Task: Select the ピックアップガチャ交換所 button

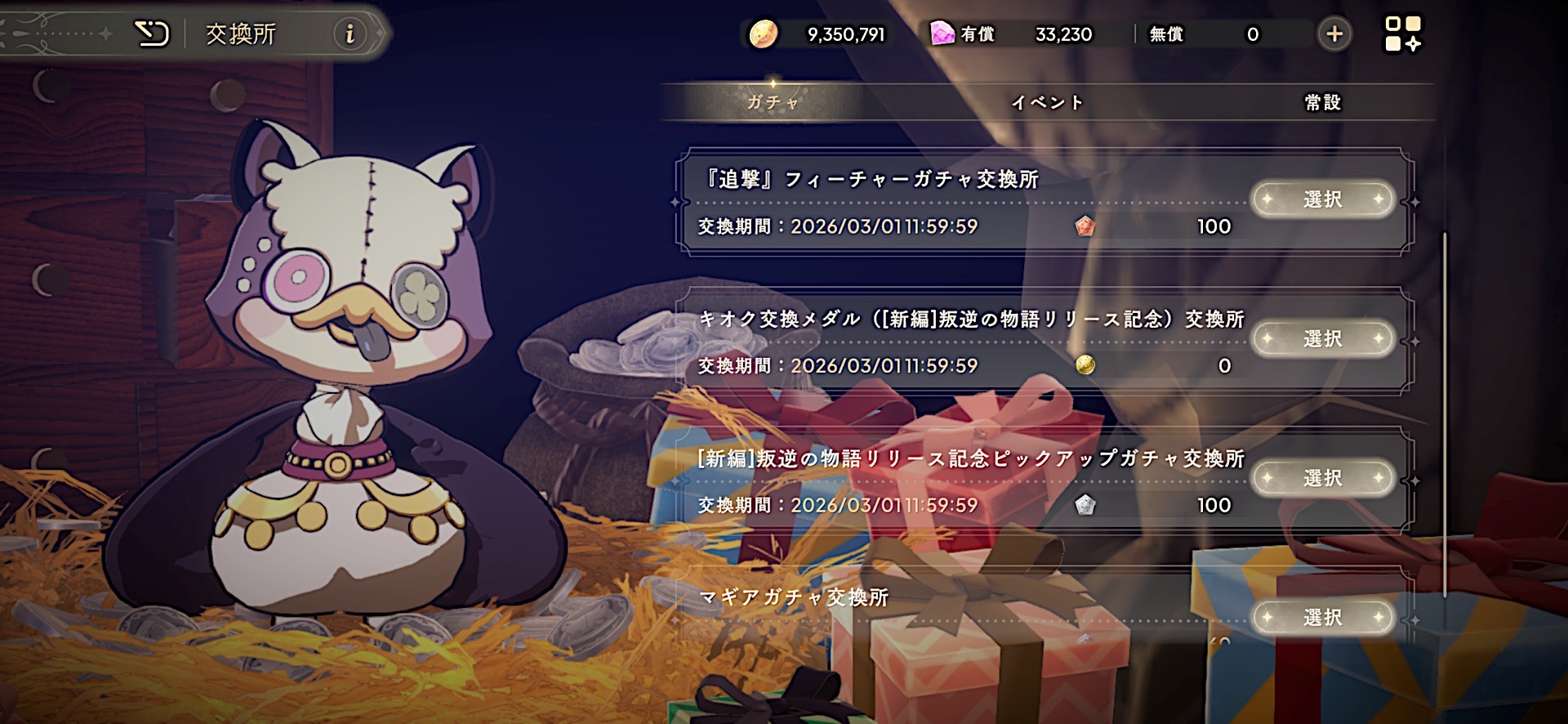Action: [x=1322, y=478]
